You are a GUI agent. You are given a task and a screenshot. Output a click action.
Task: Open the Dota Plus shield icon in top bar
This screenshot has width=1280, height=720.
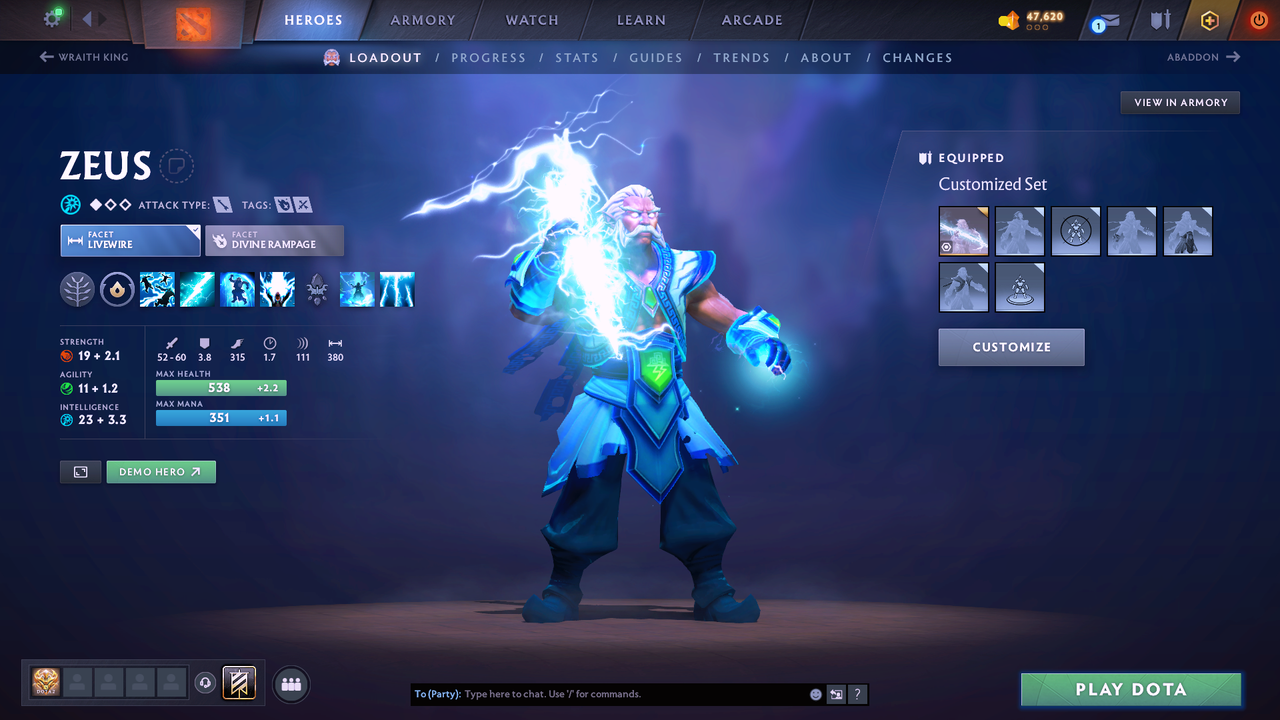(1159, 20)
